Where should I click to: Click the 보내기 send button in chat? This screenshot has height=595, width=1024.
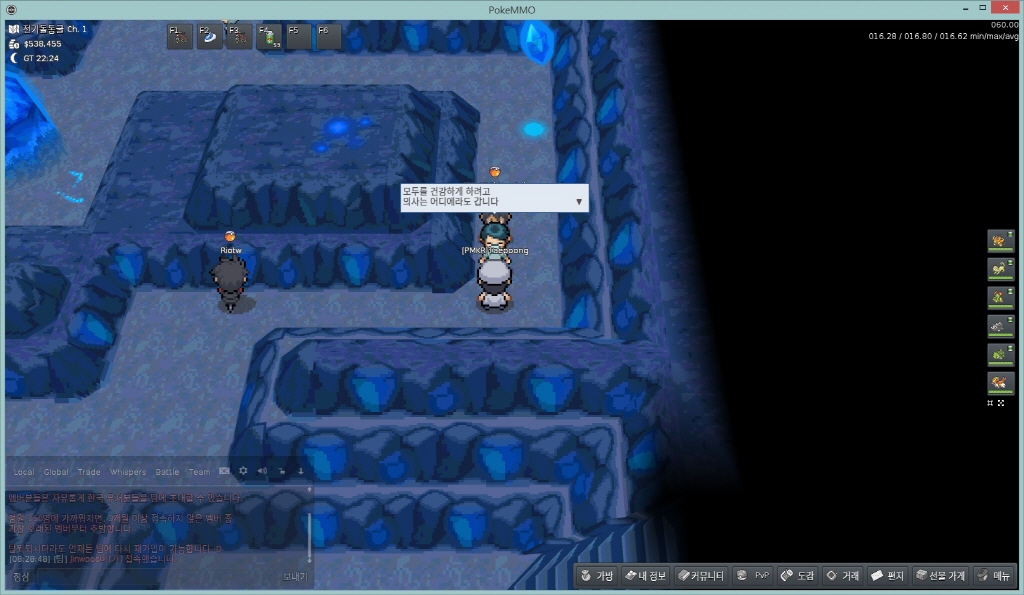(x=295, y=577)
